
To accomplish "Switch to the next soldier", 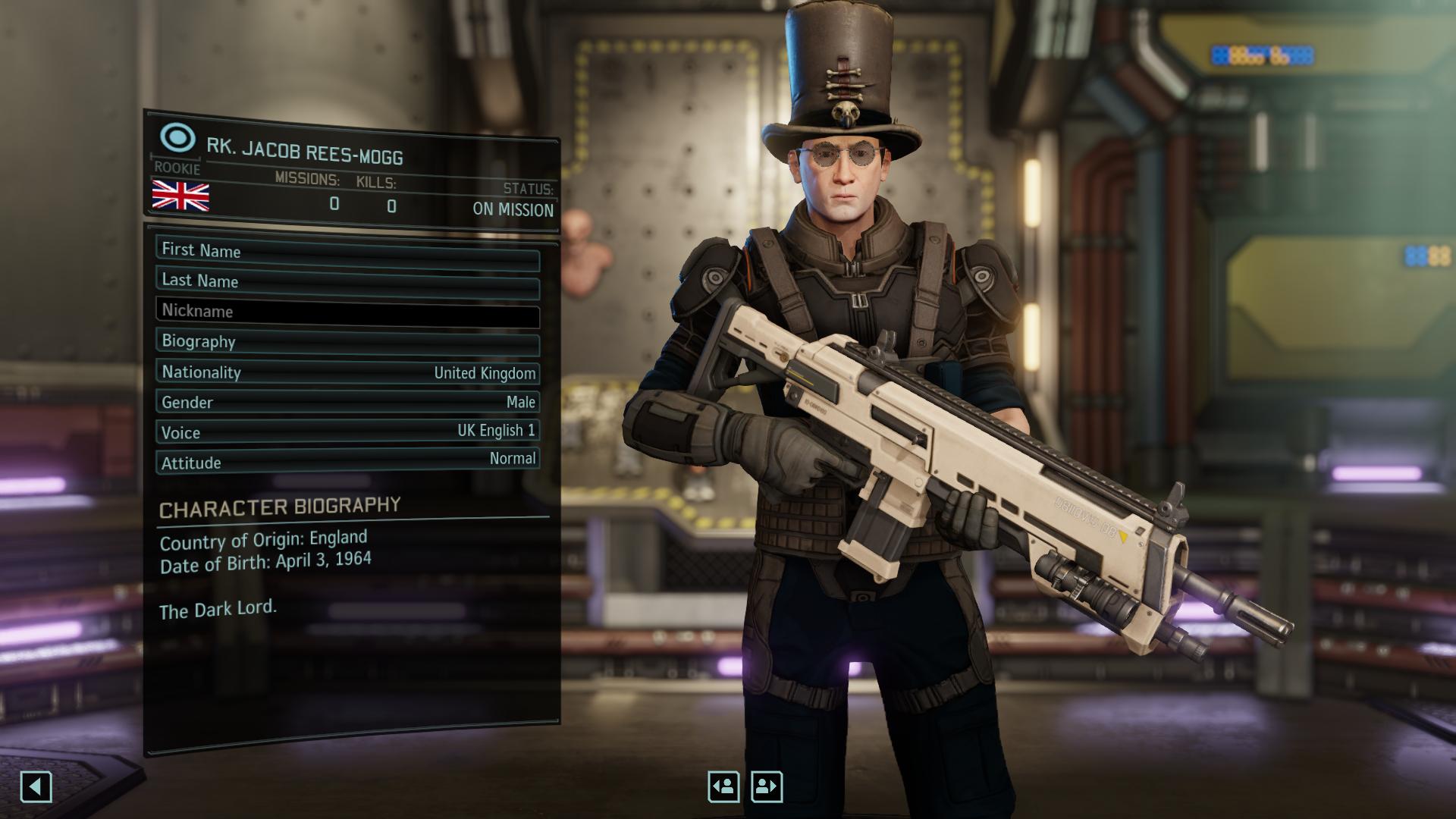I will tap(767, 786).
